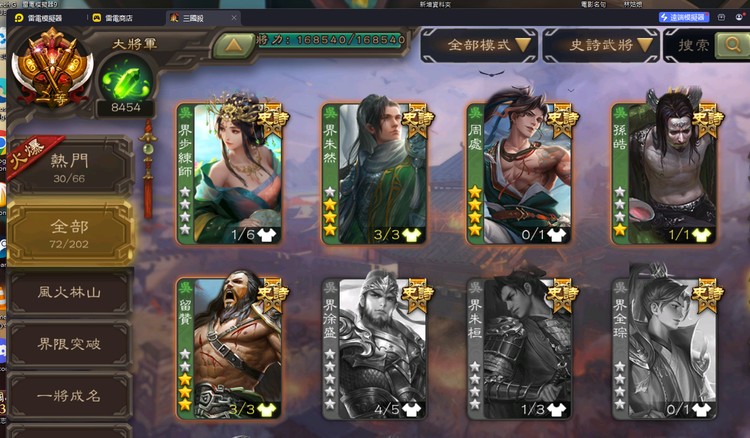Choose the 一將成名 category tab

point(70,394)
